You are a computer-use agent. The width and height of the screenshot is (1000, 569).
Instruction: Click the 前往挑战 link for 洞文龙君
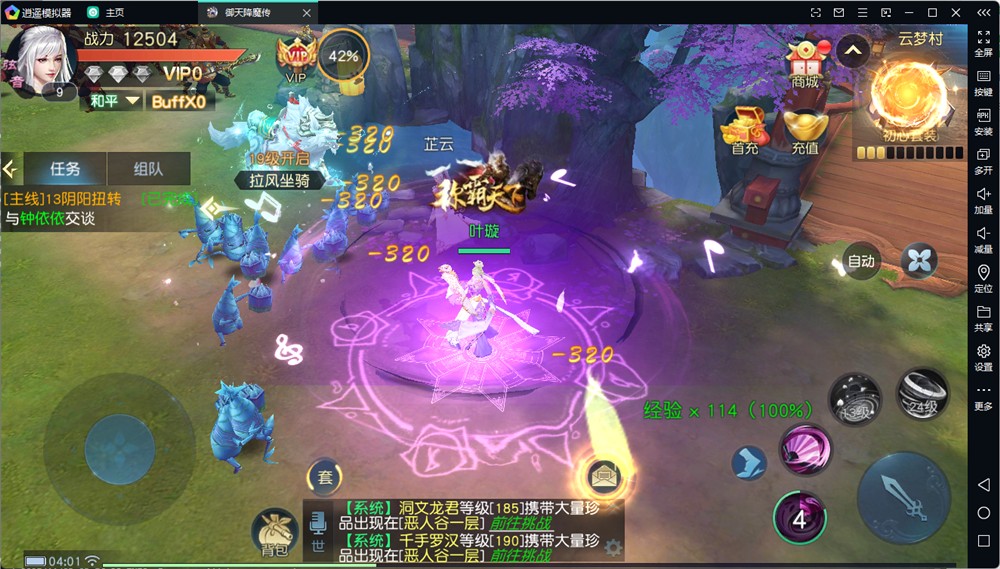tap(520, 523)
